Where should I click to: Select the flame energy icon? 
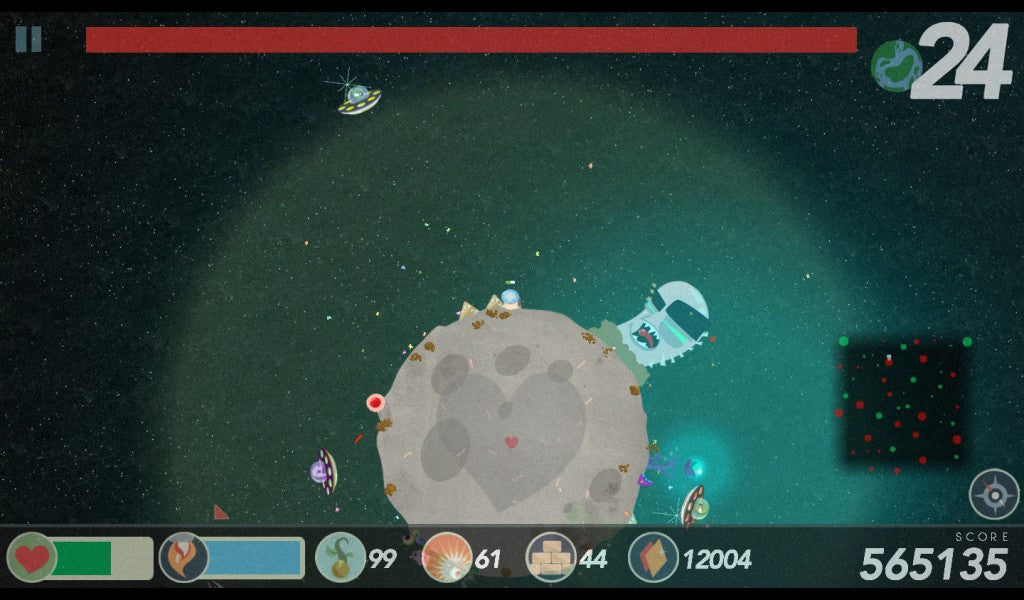pyautogui.click(x=184, y=557)
